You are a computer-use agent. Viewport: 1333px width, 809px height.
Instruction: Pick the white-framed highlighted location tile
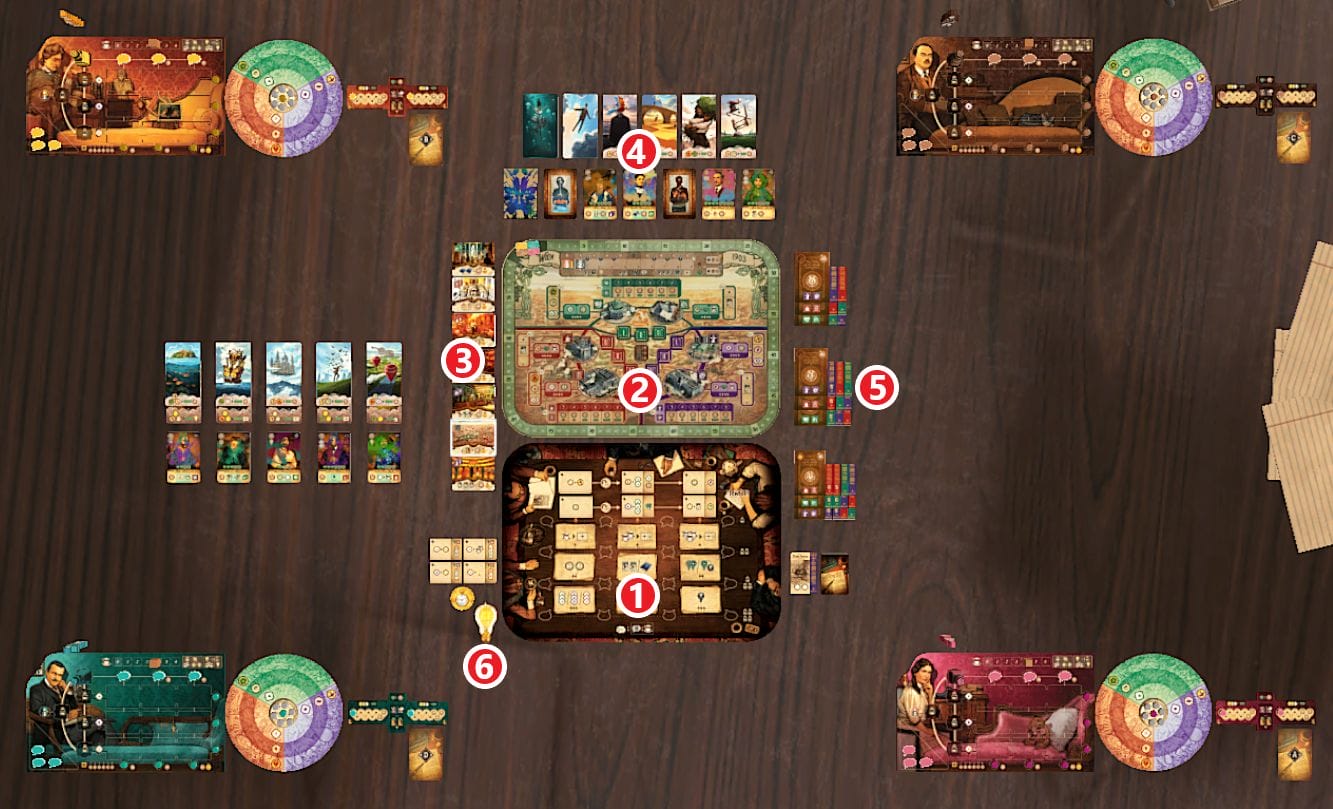pos(473,437)
